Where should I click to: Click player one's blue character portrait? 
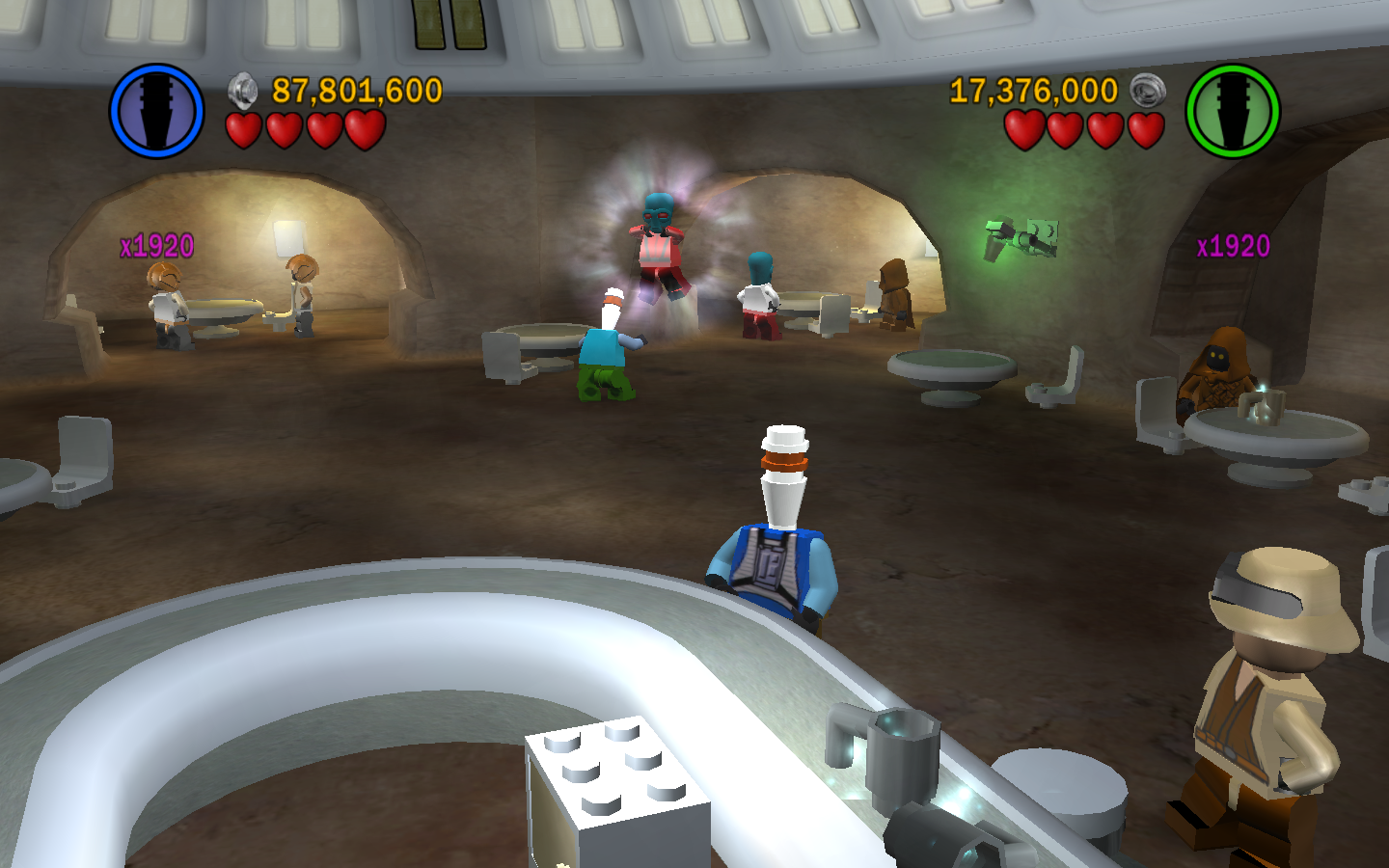tap(156, 111)
